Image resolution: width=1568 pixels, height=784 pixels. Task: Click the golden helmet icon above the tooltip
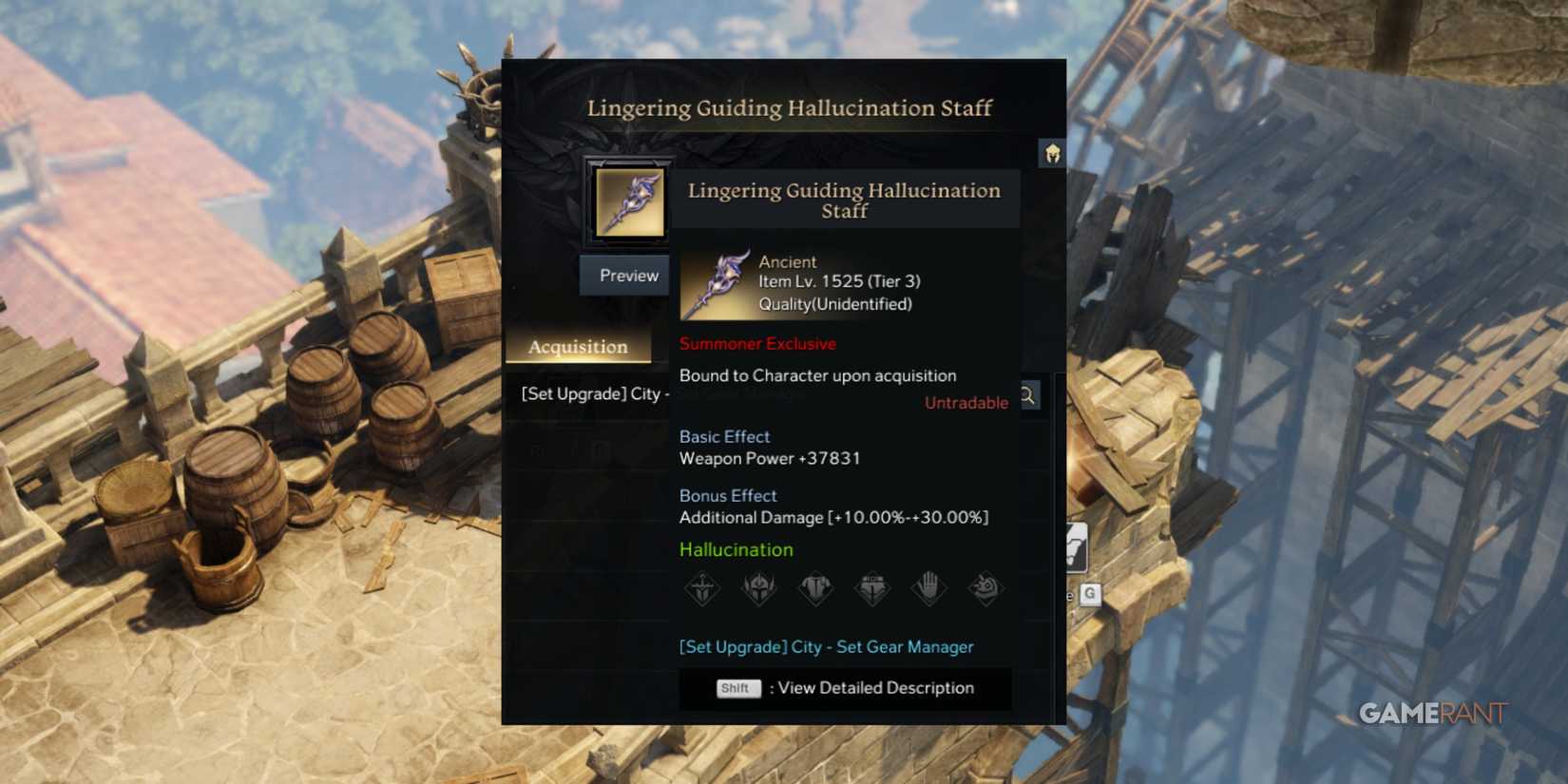point(1053,153)
